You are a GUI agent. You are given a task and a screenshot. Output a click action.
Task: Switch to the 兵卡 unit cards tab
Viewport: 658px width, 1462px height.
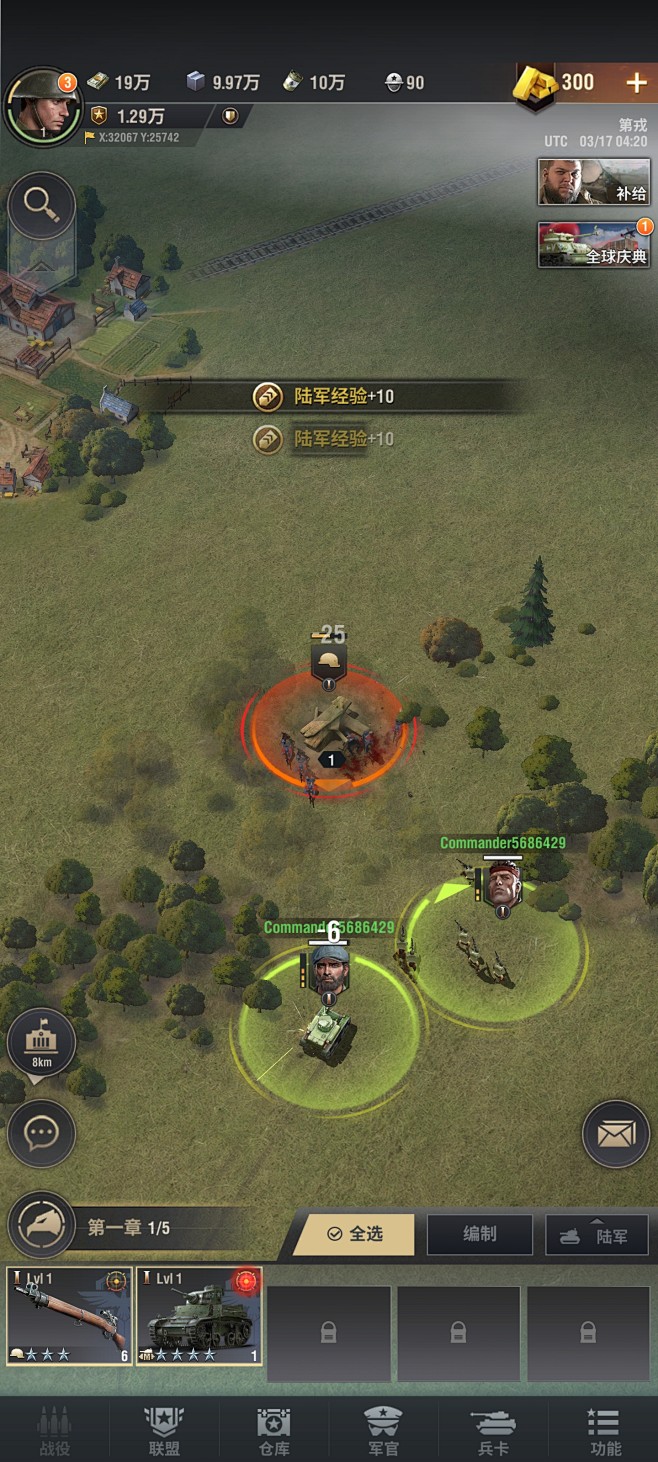click(x=493, y=1430)
